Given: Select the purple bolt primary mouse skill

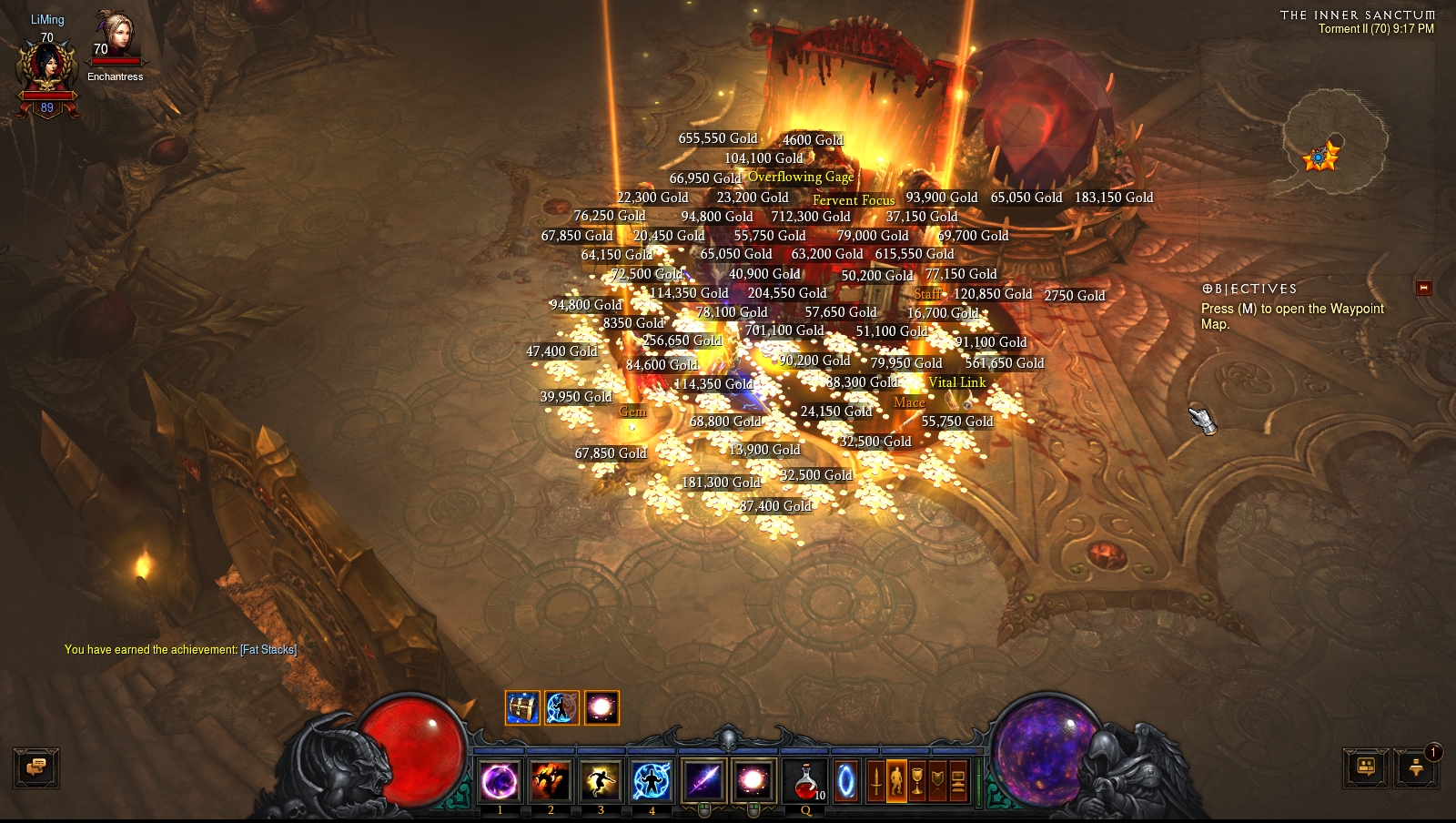Looking at the screenshot, I should coord(703,781).
